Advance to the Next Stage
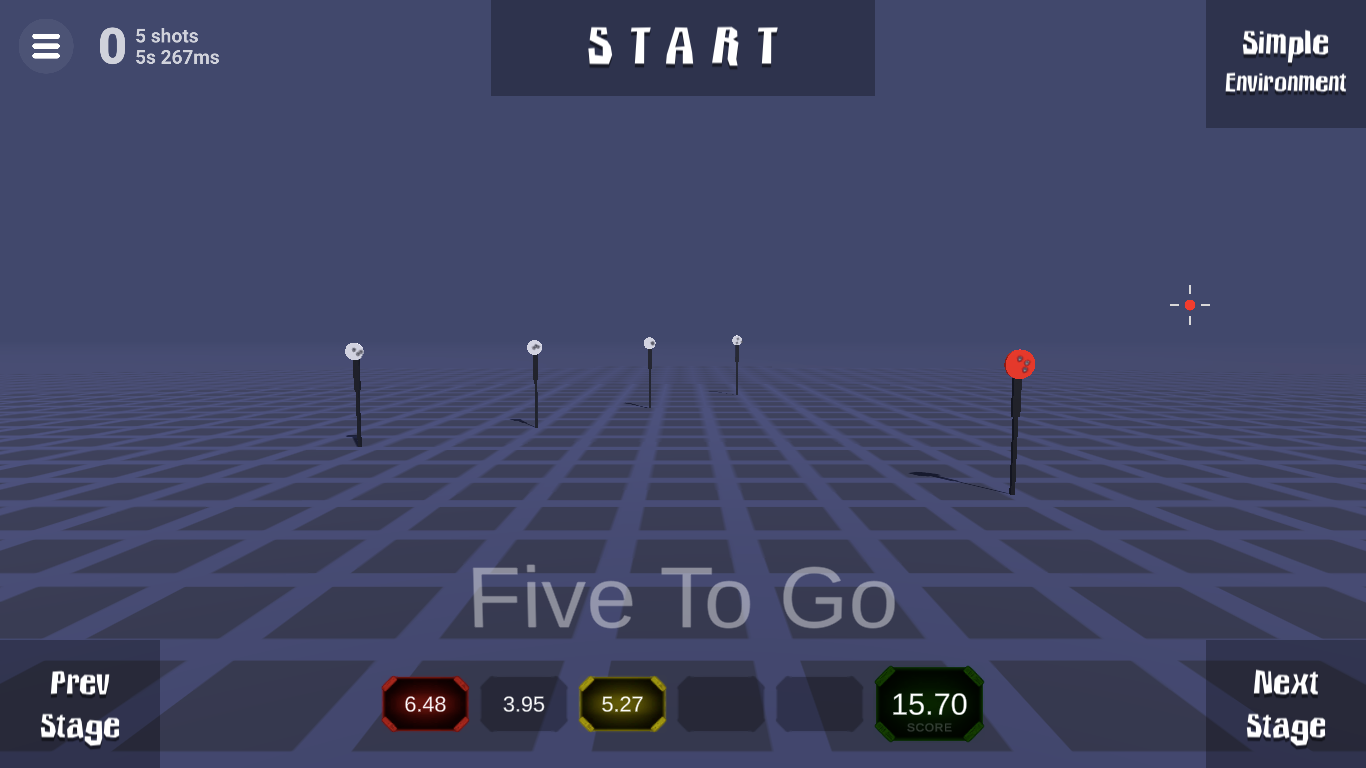Viewport: 1366px width, 768px height. (x=1285, y=704)
